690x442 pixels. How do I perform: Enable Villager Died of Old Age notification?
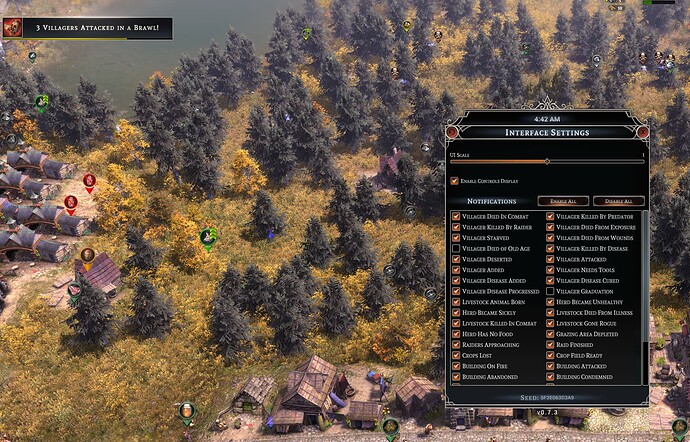click(456, 248)
